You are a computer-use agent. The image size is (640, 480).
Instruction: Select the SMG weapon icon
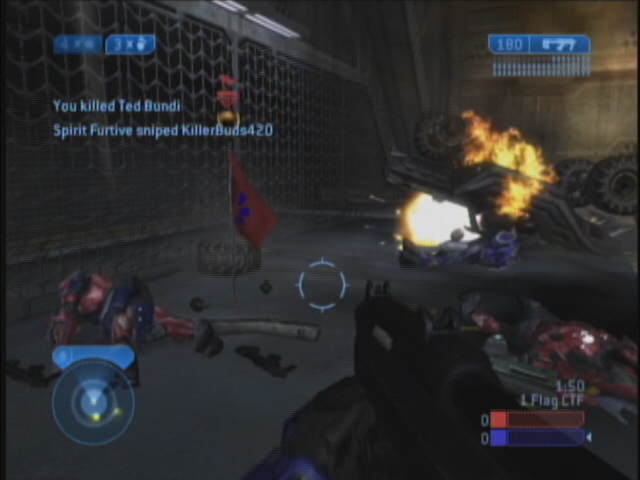[558, 44]
